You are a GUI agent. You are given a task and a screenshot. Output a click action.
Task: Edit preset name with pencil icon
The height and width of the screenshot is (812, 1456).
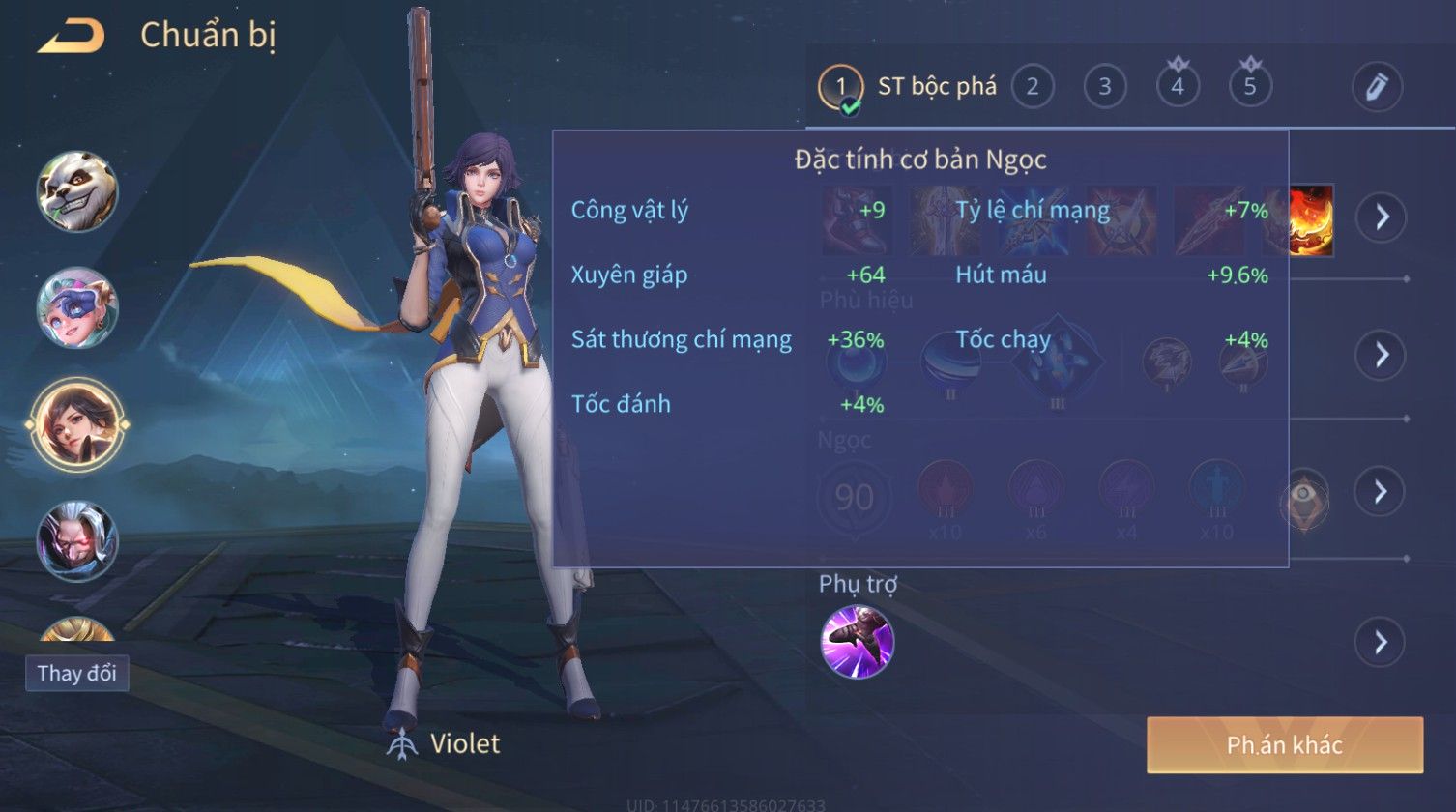point(1377,87)
